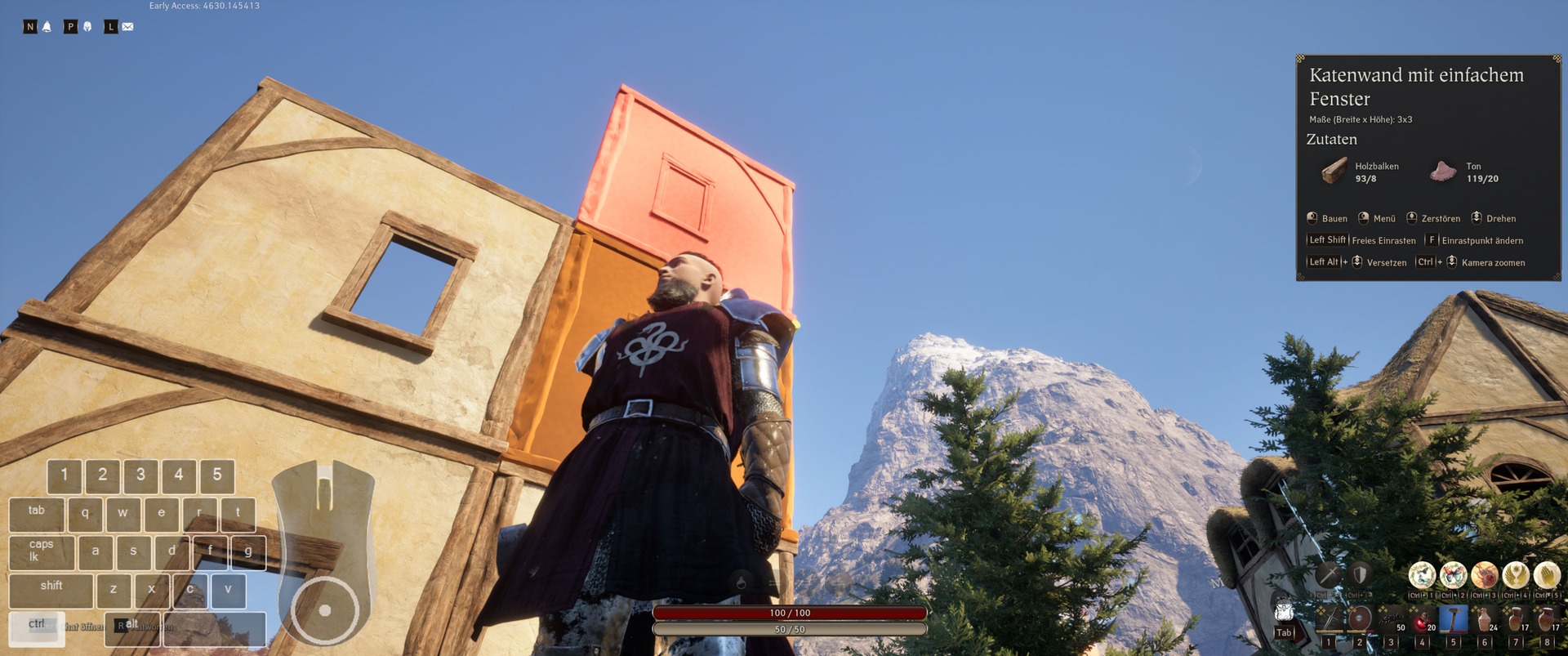Activate the wreath with two butterflies icon
Image resolution: width=1568 pixels, height=656 pixels.
(x=1422, y=575)
